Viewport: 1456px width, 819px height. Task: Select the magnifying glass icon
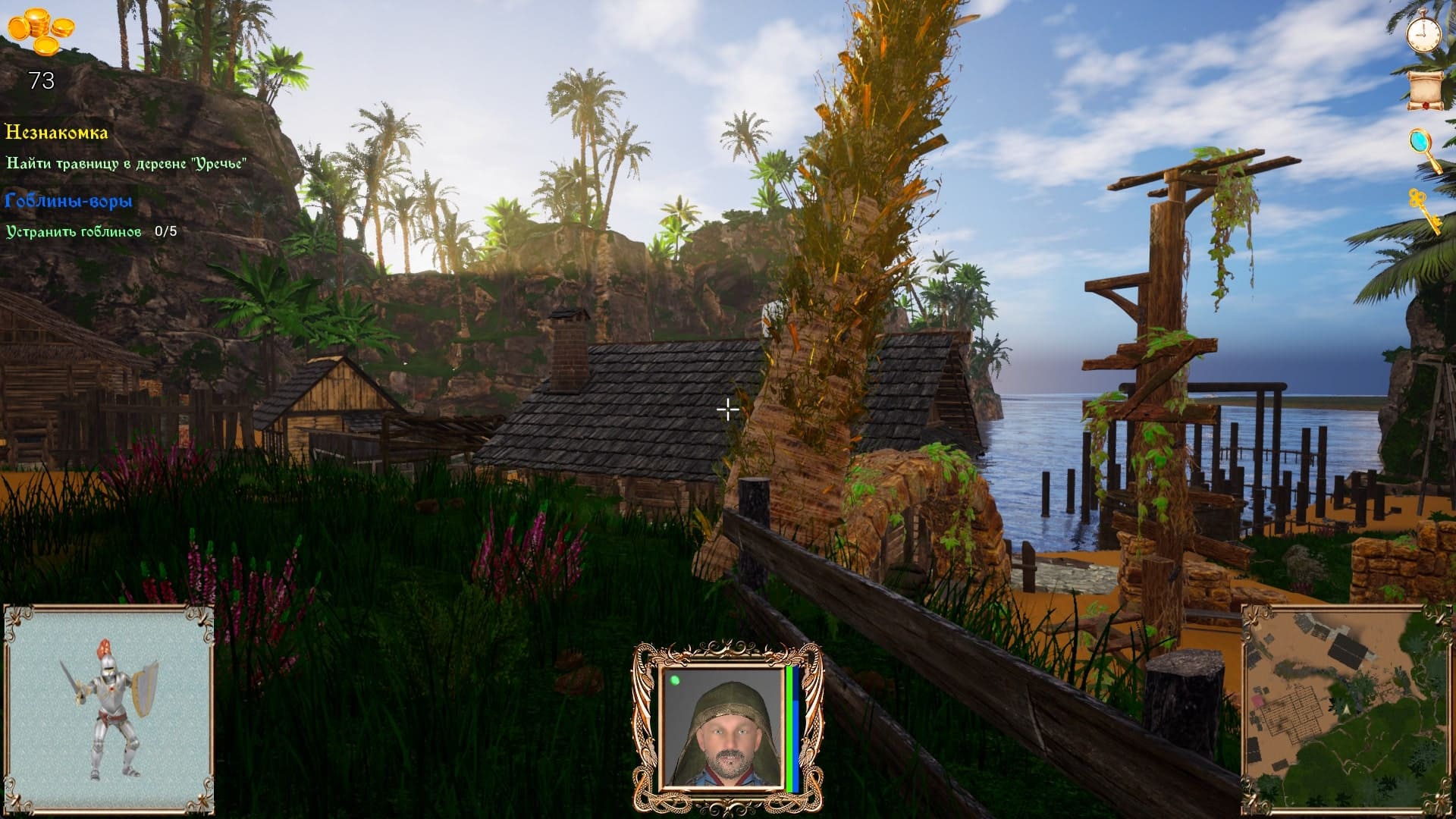pyautogui.click(x=1423, y=149)
